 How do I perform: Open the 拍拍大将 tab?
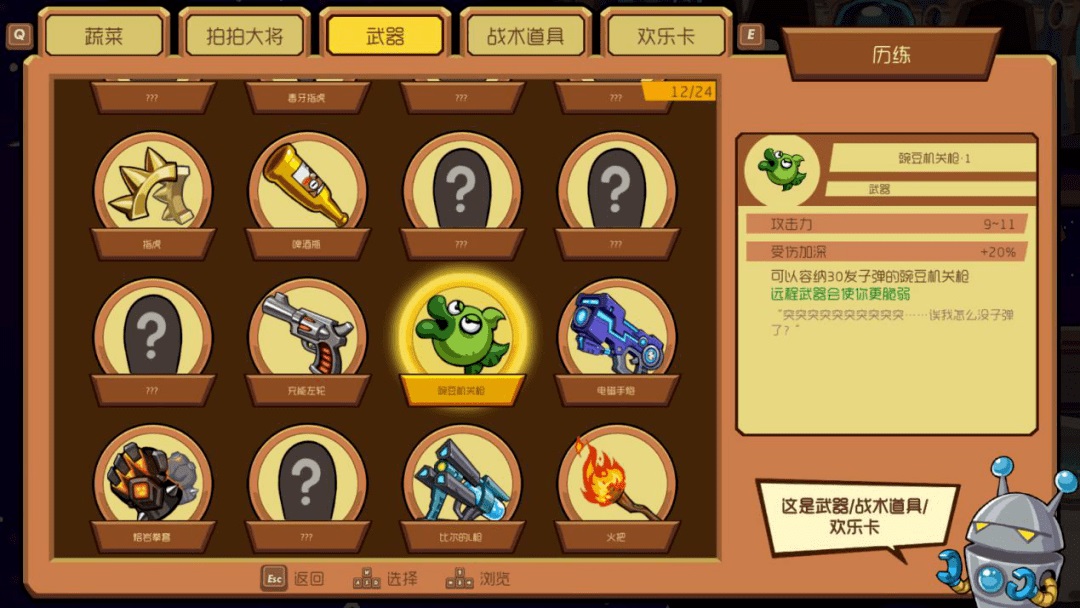coord(244,37)
